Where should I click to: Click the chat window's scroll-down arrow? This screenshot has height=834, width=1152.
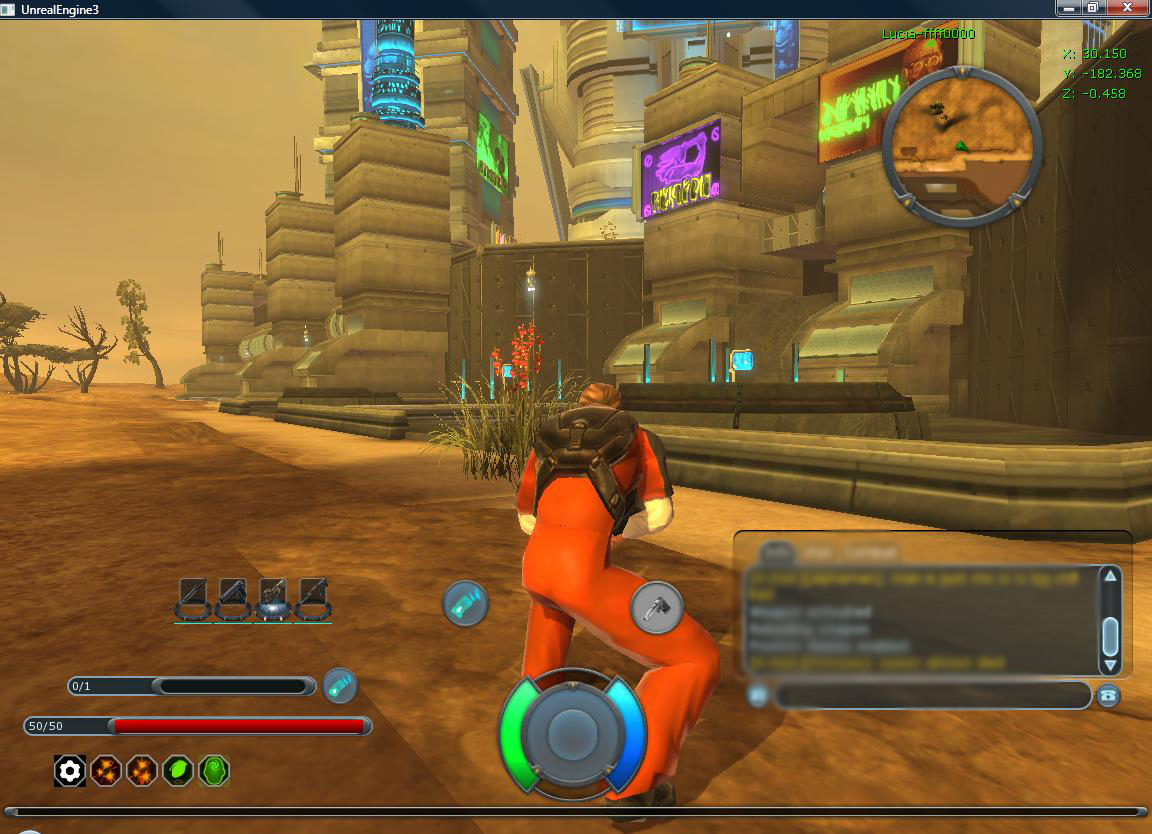point(1110,665)
